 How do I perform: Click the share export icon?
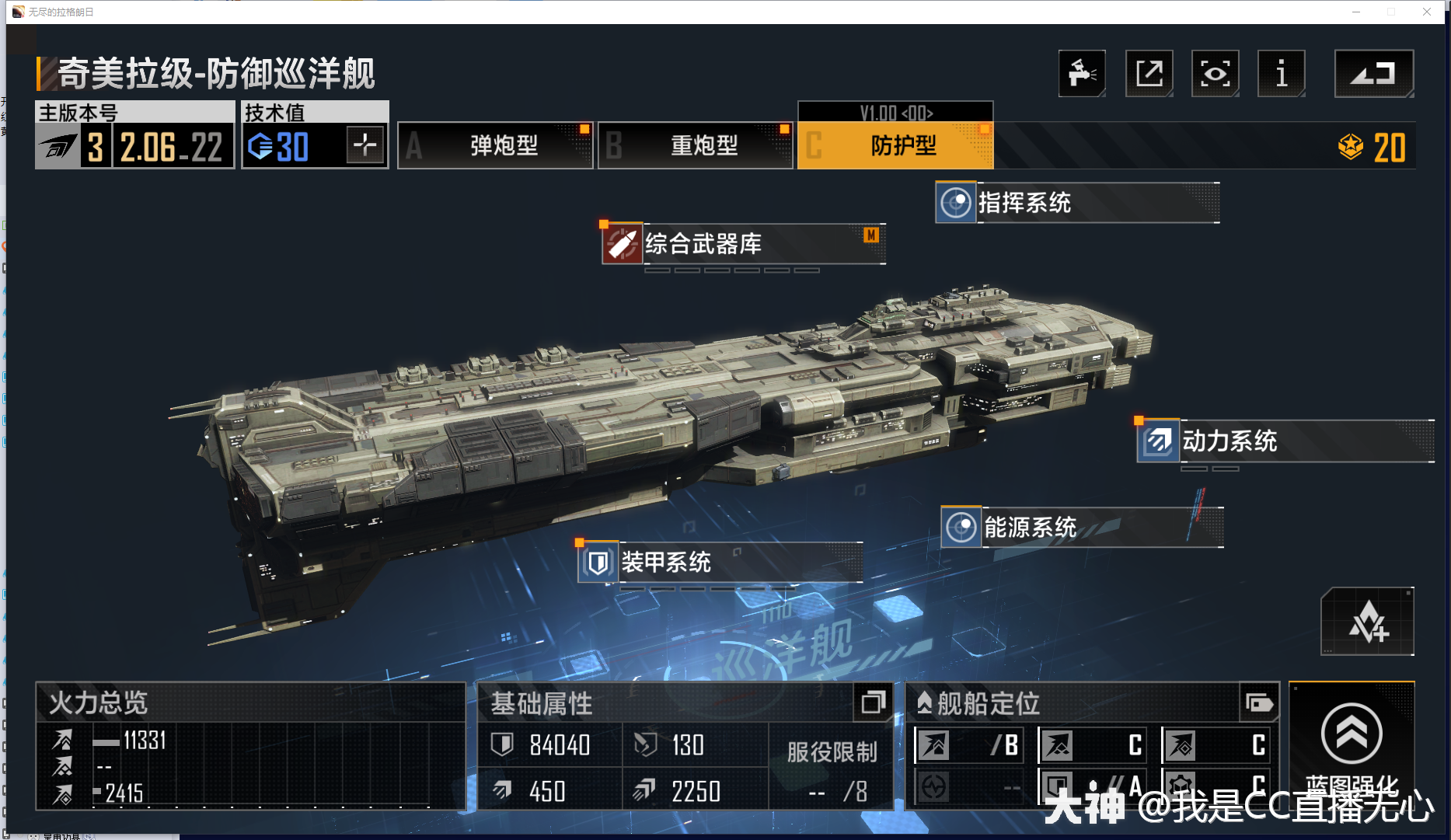1149,74
